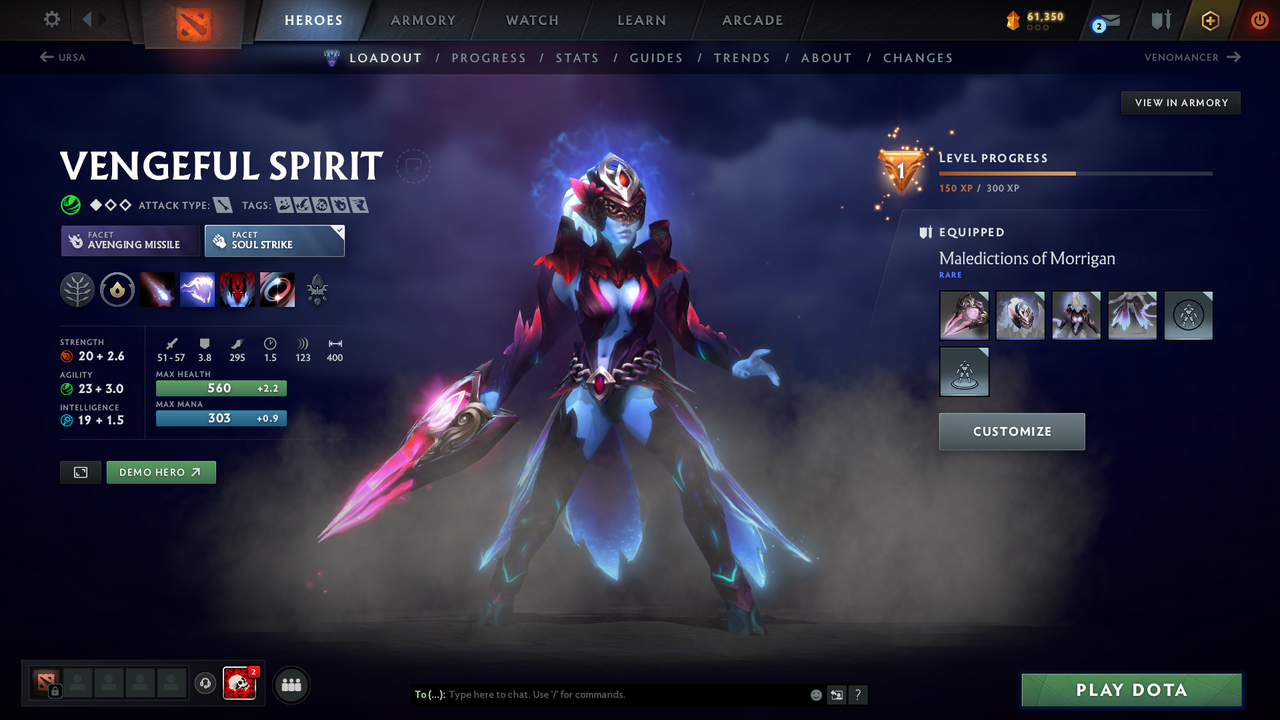Click the Dota Plus hexagon icon

(1209, 20)
